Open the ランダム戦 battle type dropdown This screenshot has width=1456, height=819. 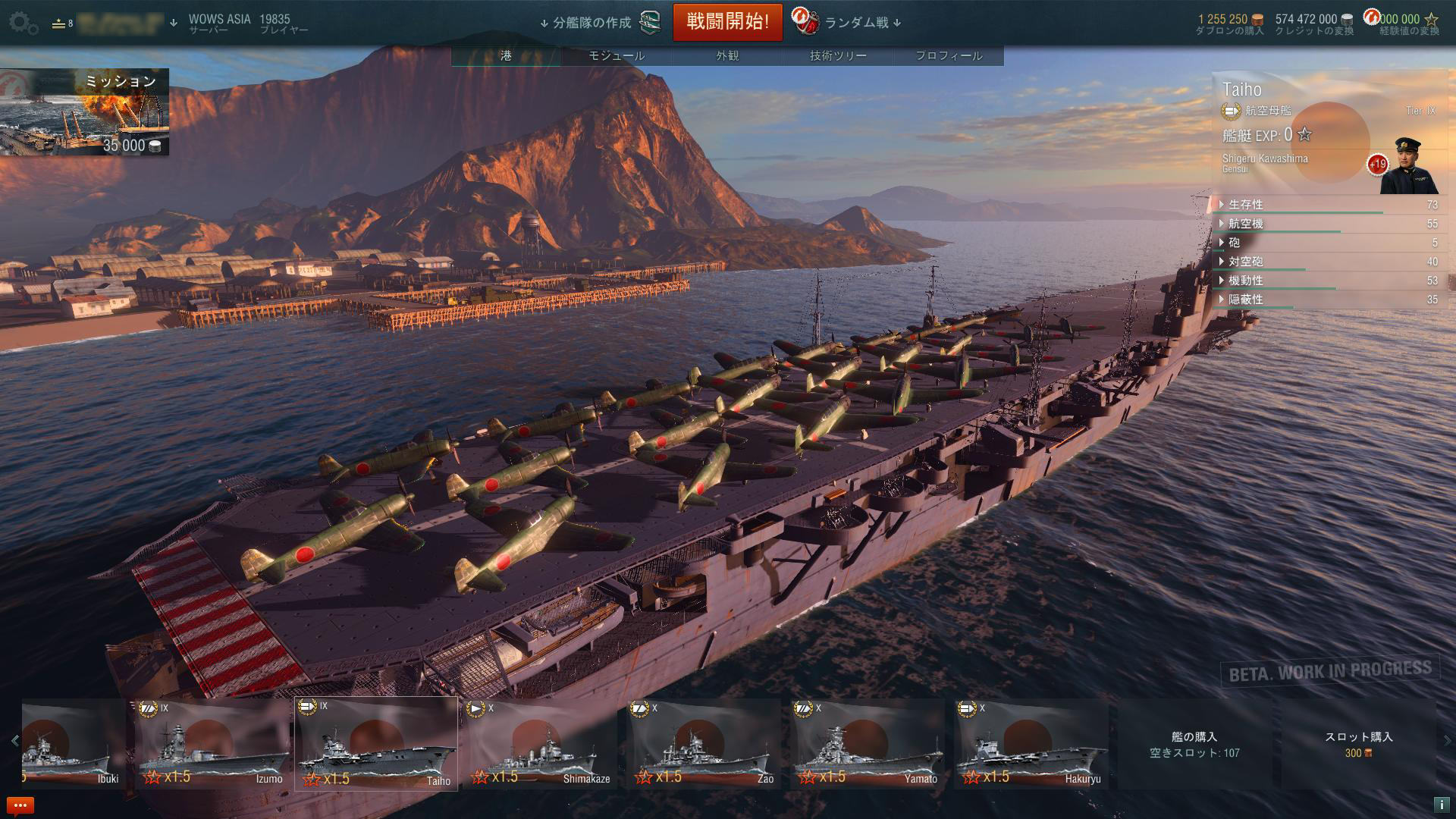tap(856, 23)
